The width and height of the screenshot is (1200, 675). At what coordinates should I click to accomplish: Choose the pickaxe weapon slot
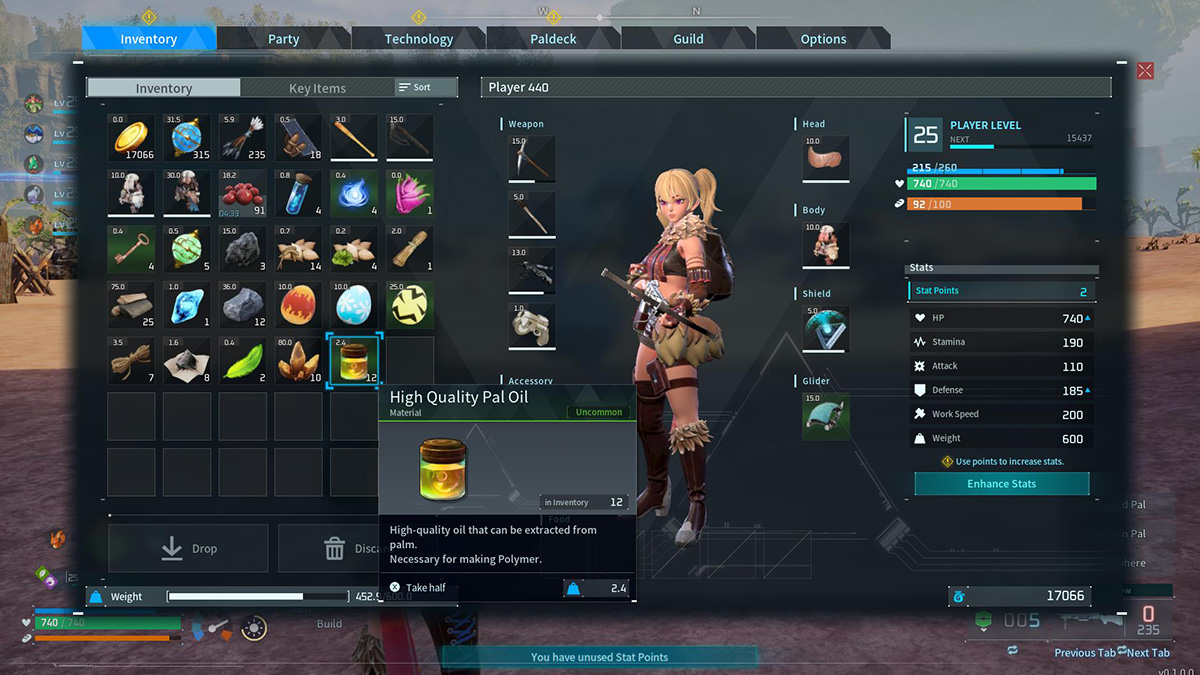pyautogui.click(x=531, y=158)
